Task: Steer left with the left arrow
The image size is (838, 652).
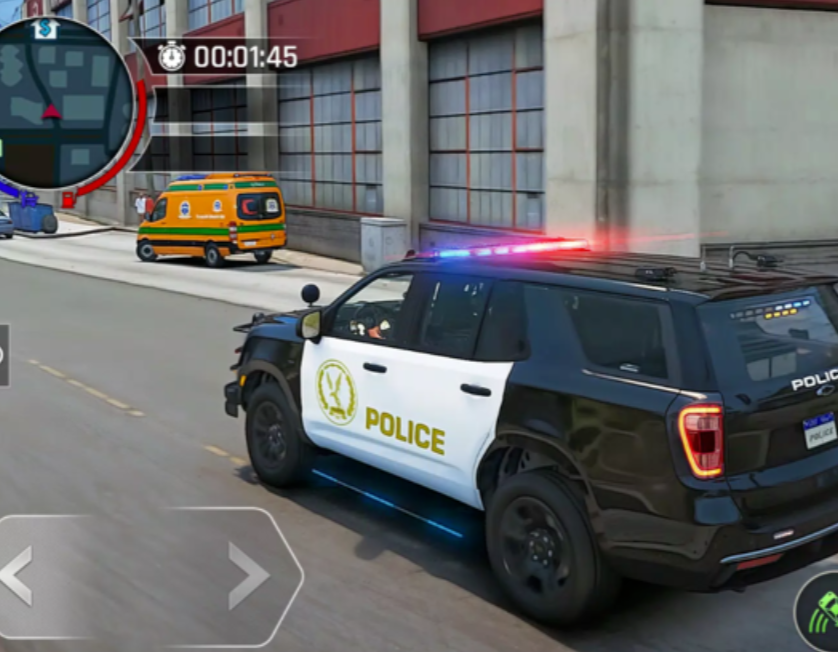Action: tap(17, 575)
